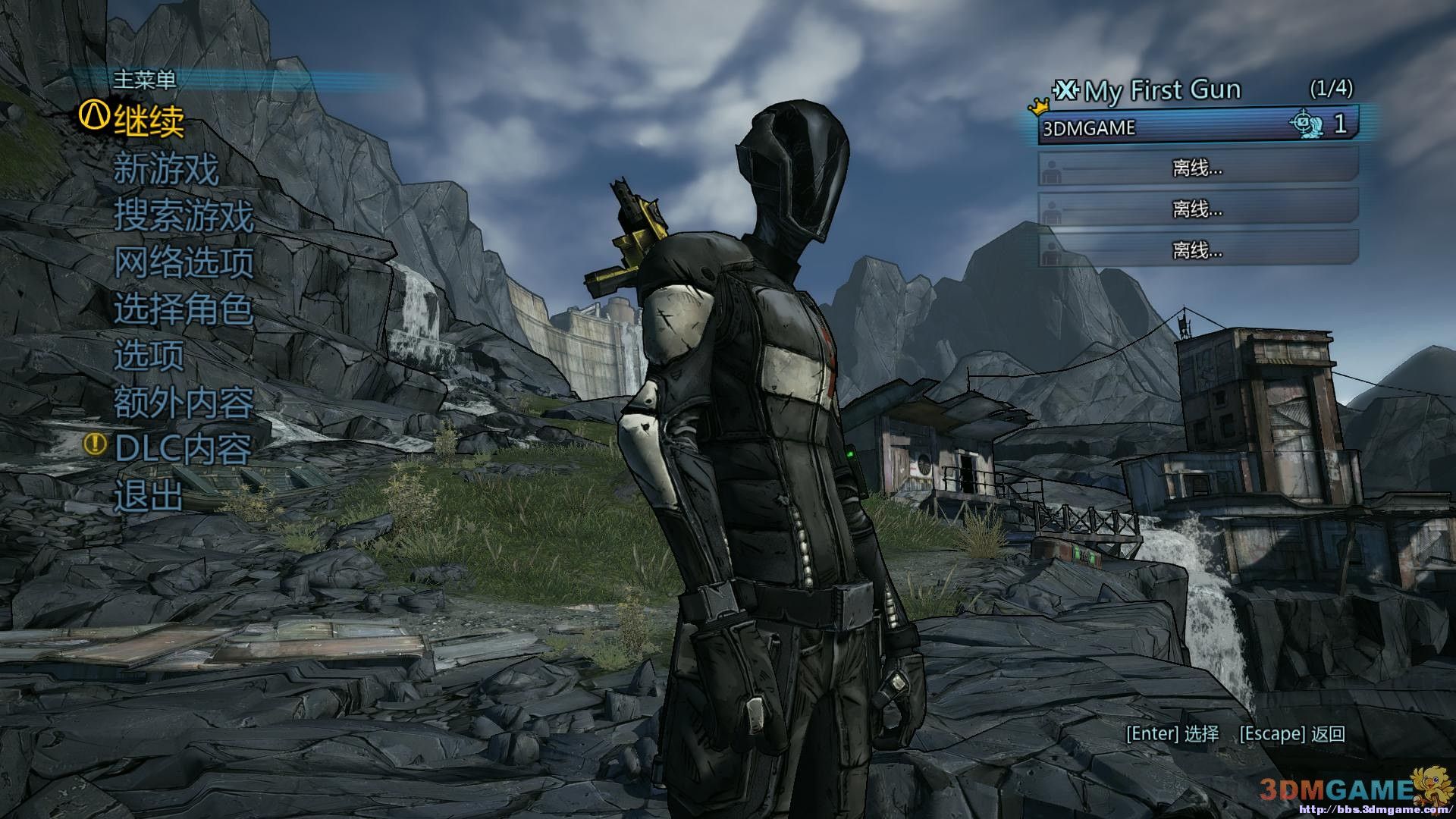
Task: Open the 选项 settings menu
Action: coord(149,356)
